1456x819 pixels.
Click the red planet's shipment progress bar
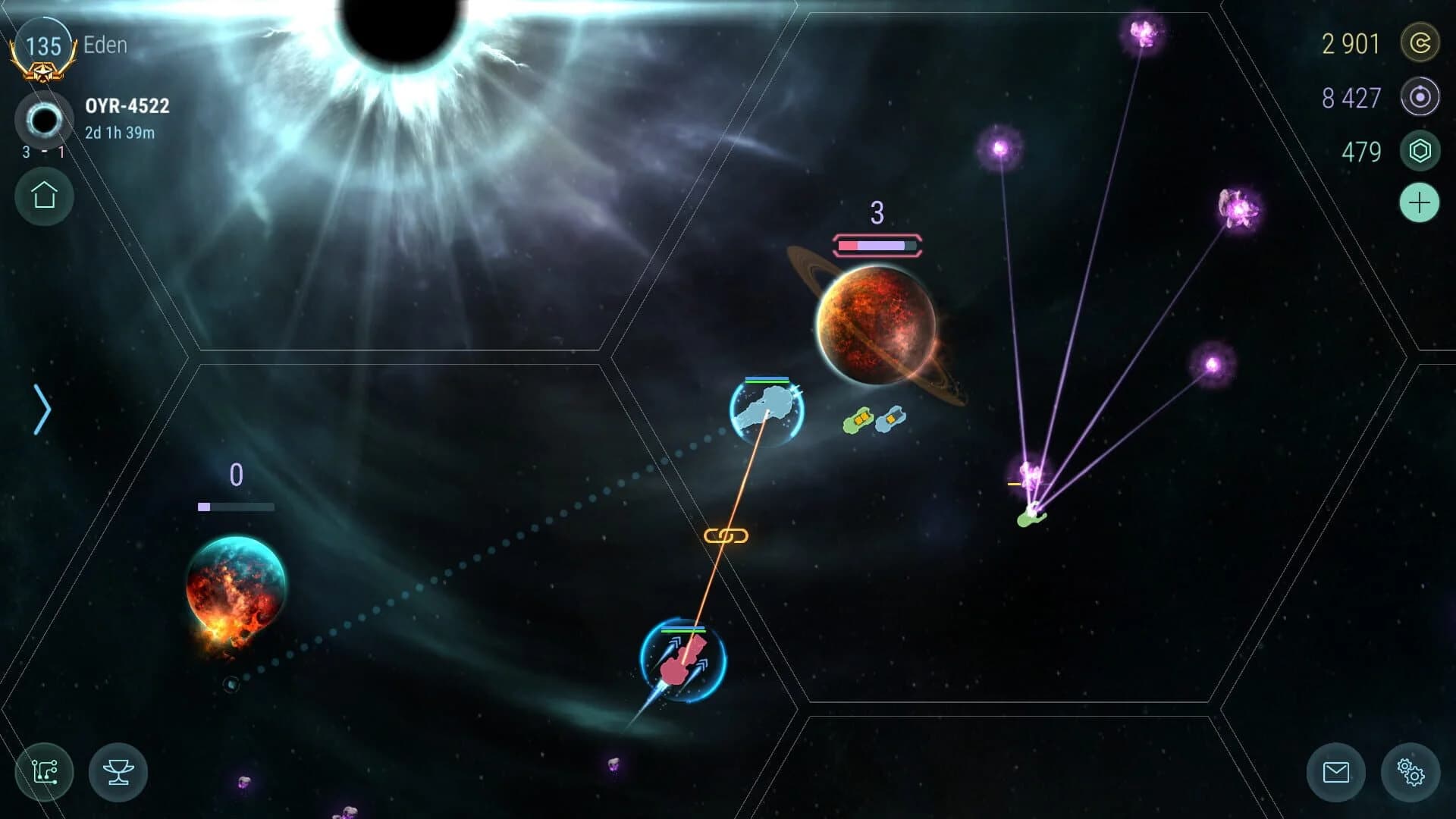click(x=876, y=244)
